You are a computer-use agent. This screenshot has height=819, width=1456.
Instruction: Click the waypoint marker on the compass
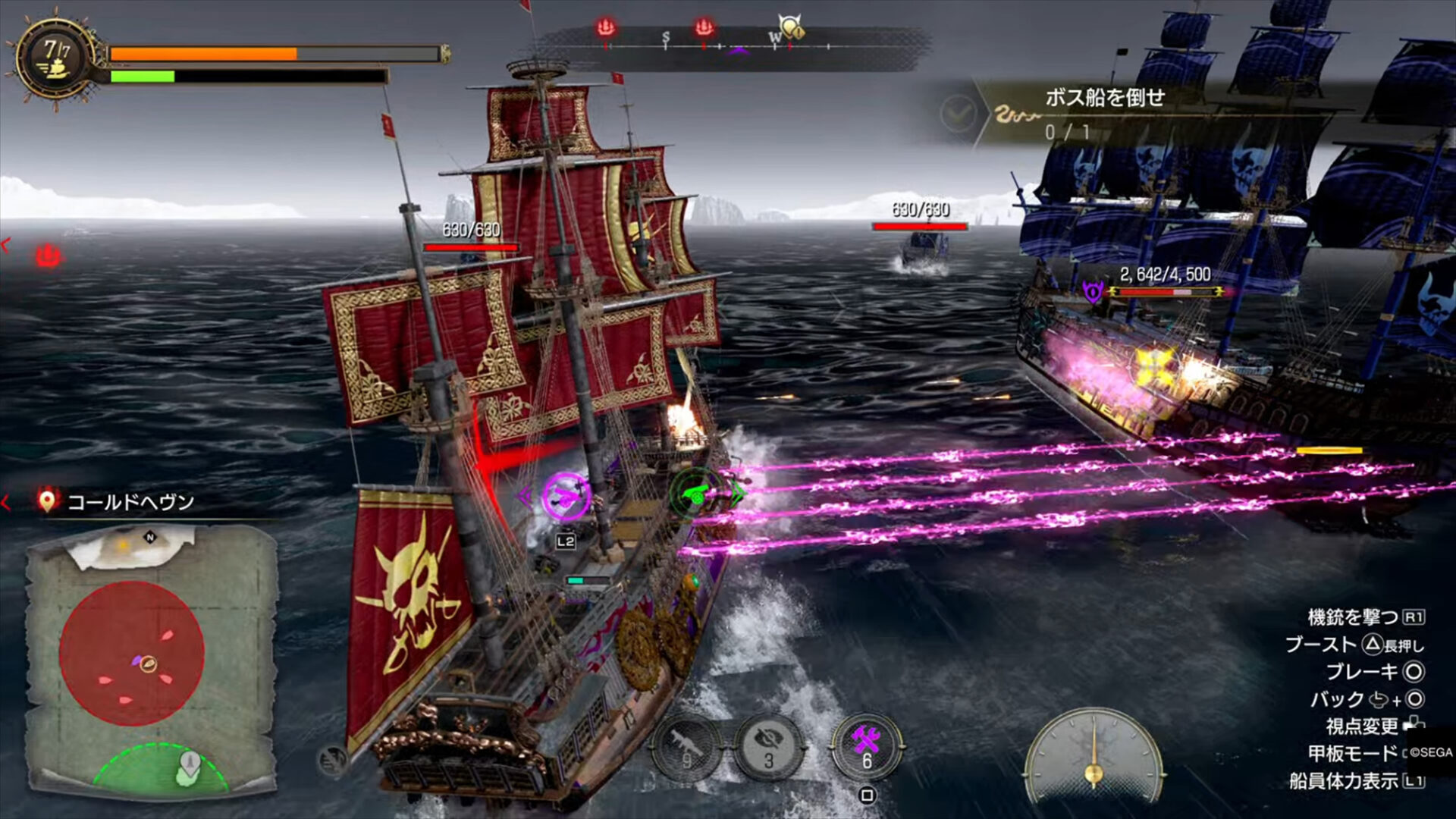pos(791,29)
